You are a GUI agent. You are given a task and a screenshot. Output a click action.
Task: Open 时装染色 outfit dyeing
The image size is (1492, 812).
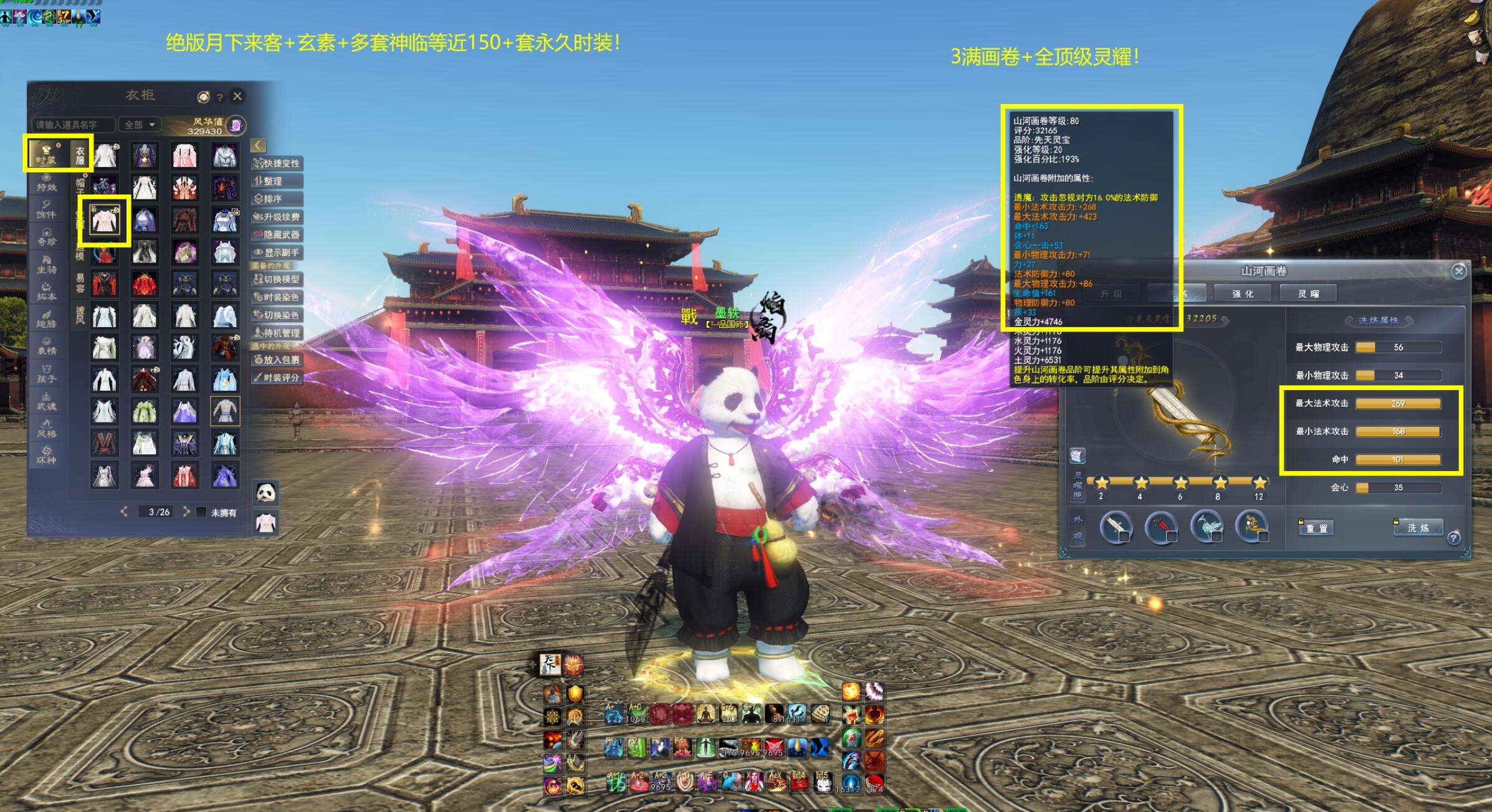(277, 297)
